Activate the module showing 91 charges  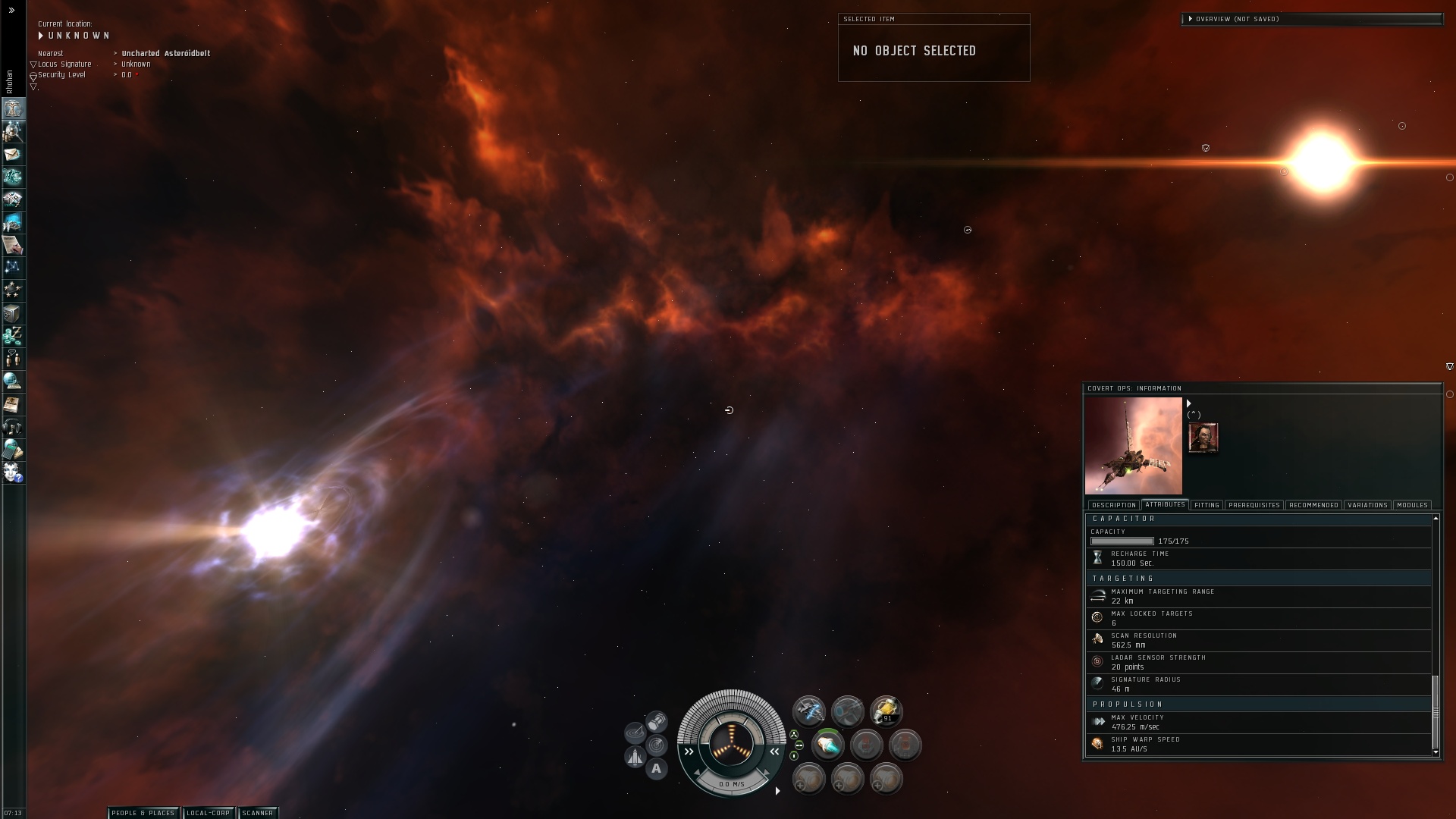[886, 711]
